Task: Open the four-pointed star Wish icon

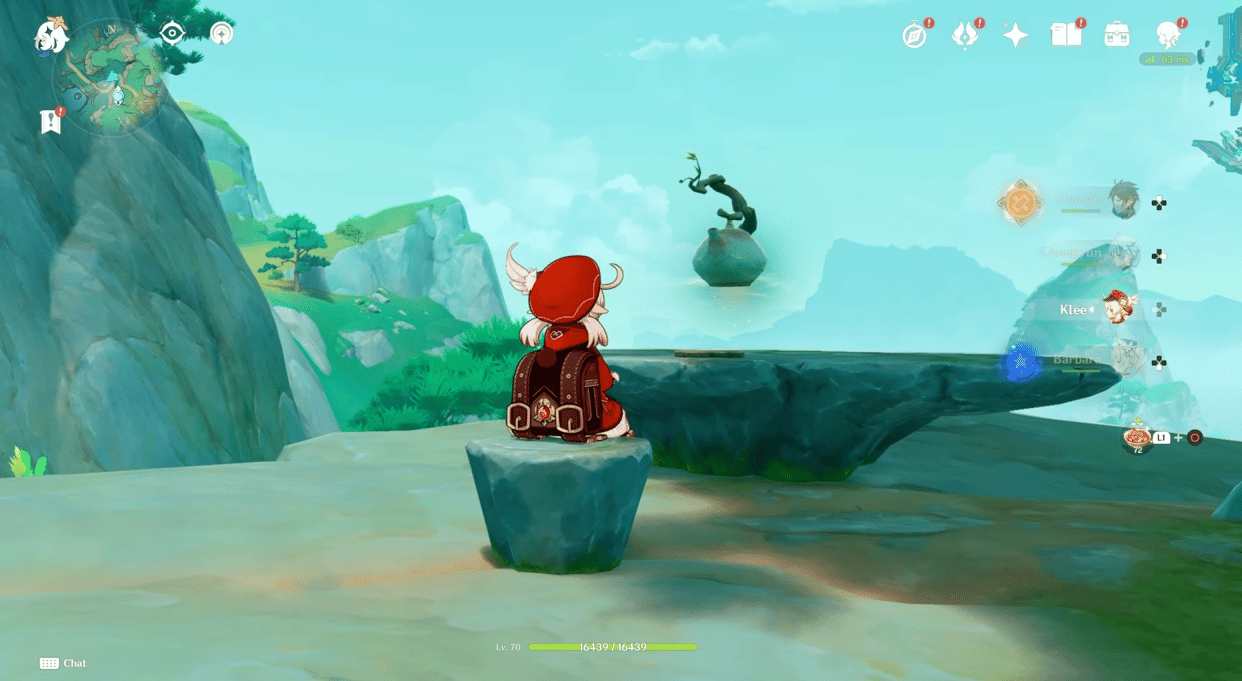Action: (1015, 36)
